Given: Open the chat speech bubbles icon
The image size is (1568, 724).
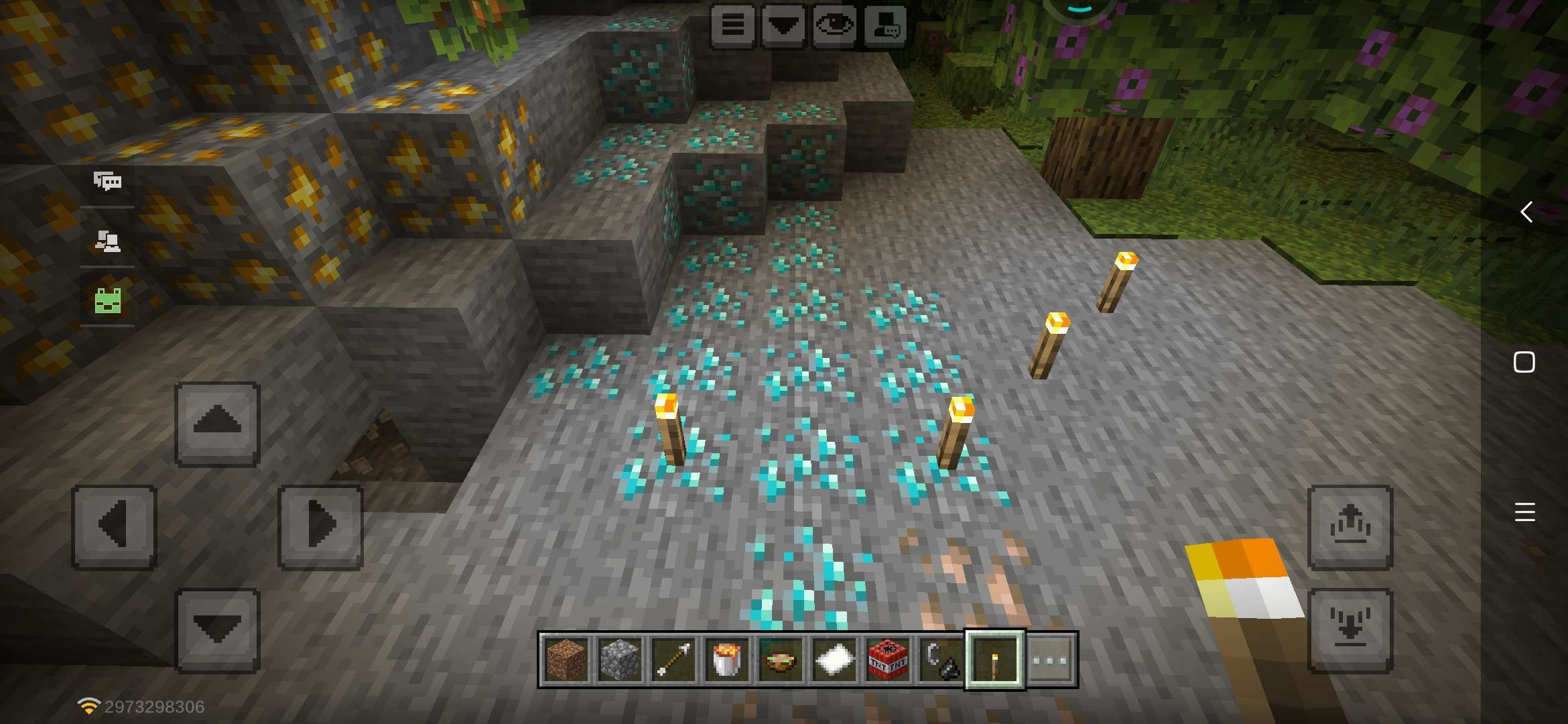Looking at the screenshot, I should pos(107,181).
